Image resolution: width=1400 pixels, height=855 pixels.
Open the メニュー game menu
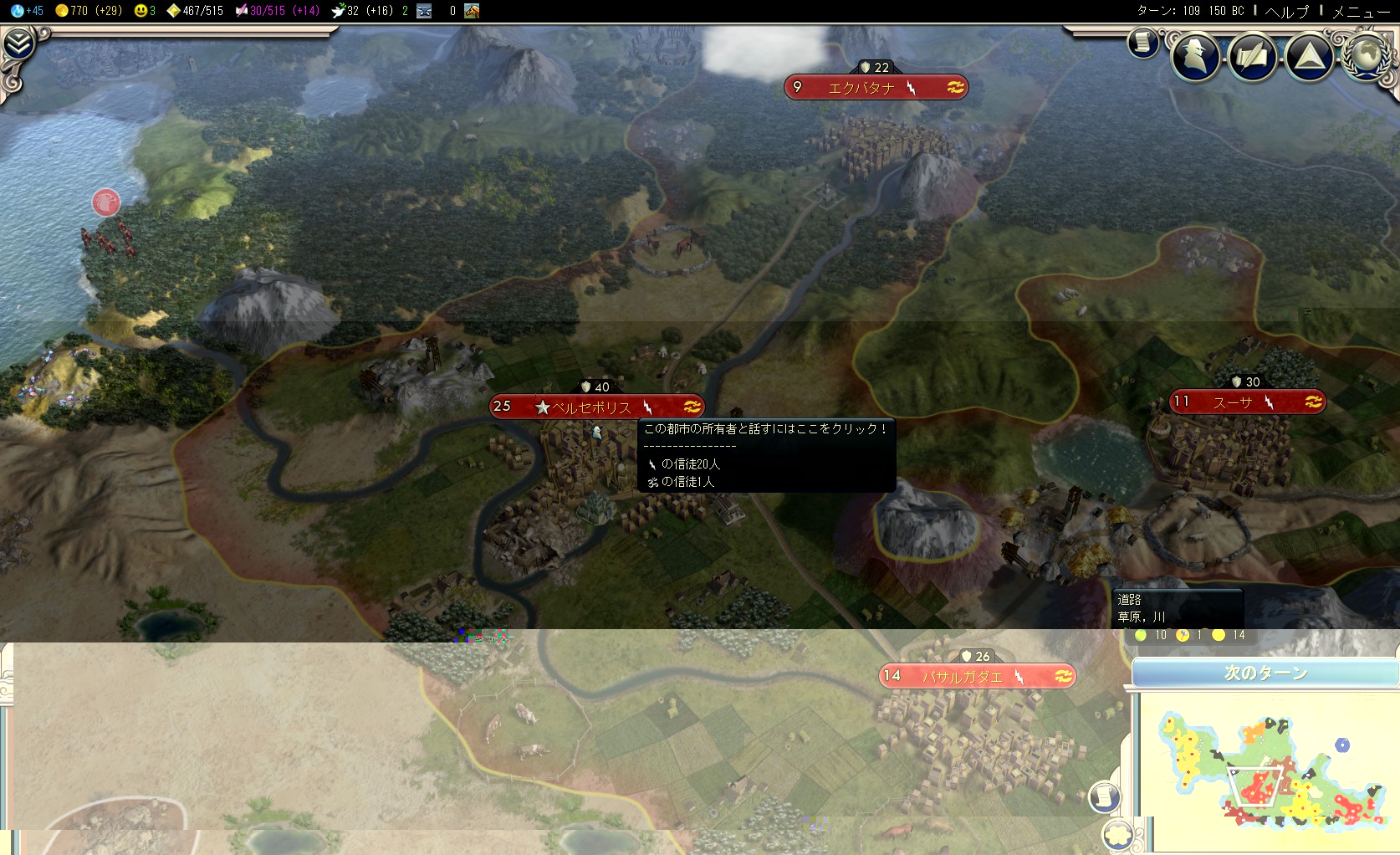(x=1361, y=11)
